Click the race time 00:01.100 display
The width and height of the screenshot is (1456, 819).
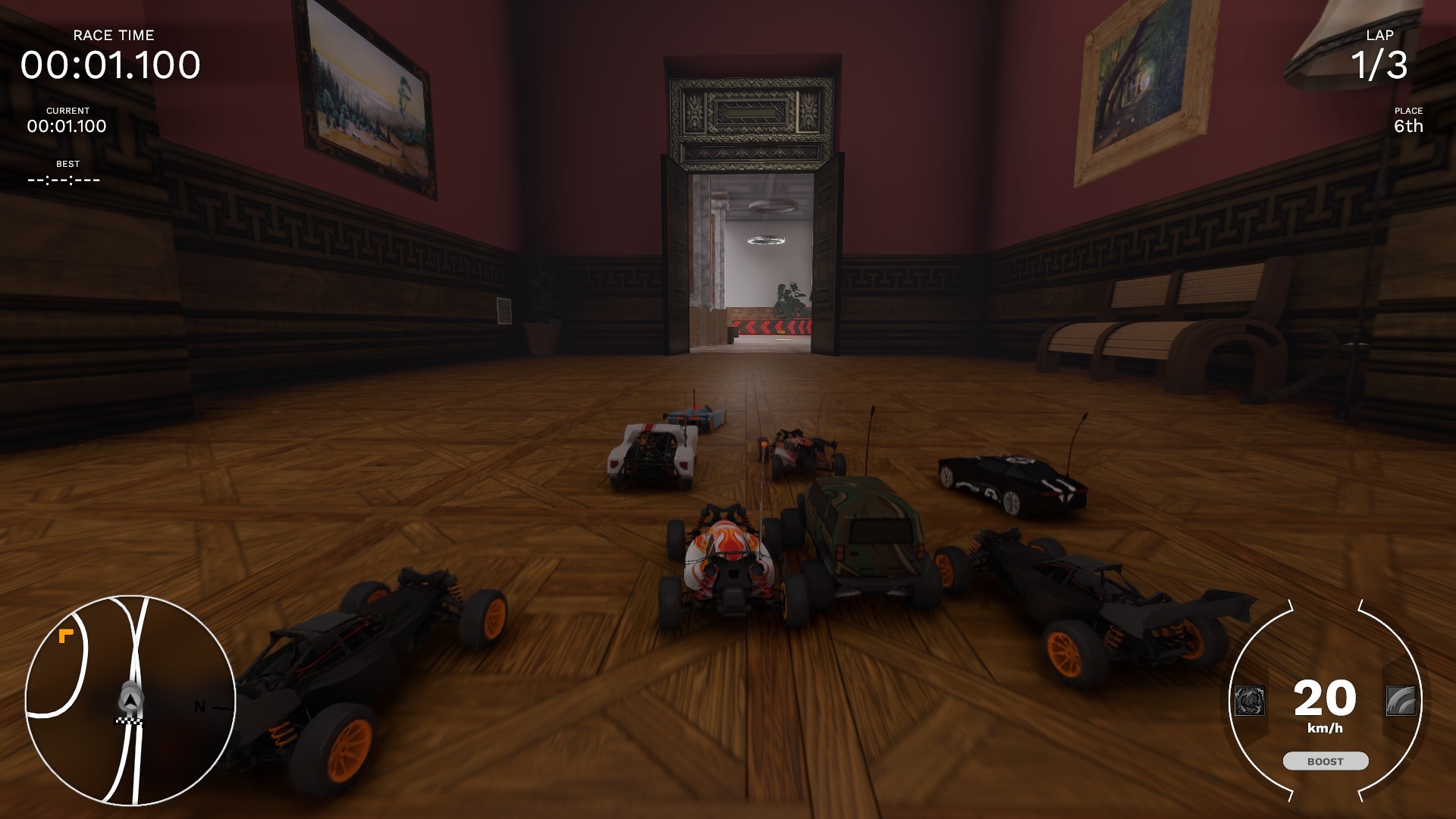[x=111, y=67]
